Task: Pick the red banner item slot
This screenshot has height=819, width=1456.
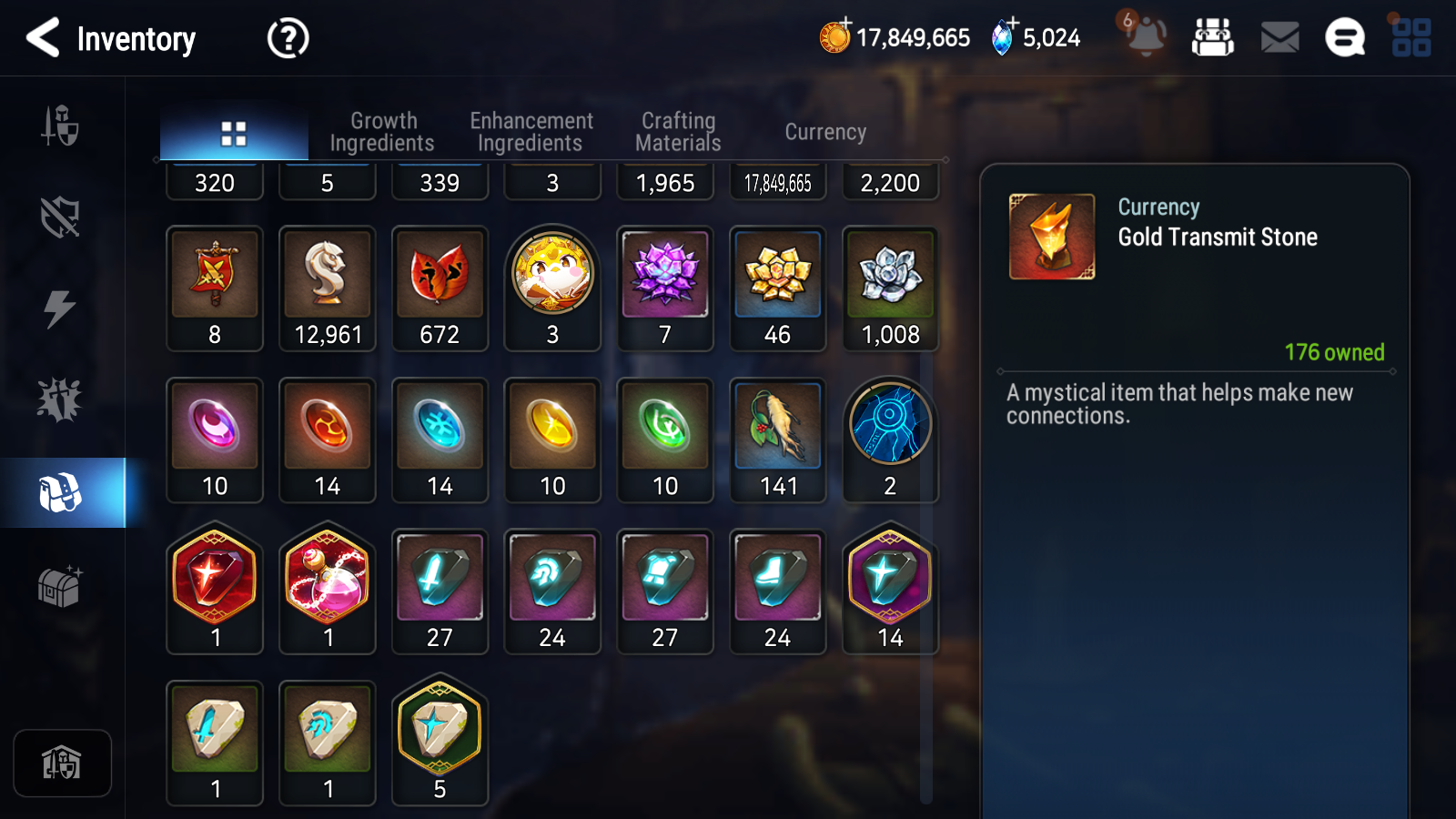Action: (x=215, y=288)
